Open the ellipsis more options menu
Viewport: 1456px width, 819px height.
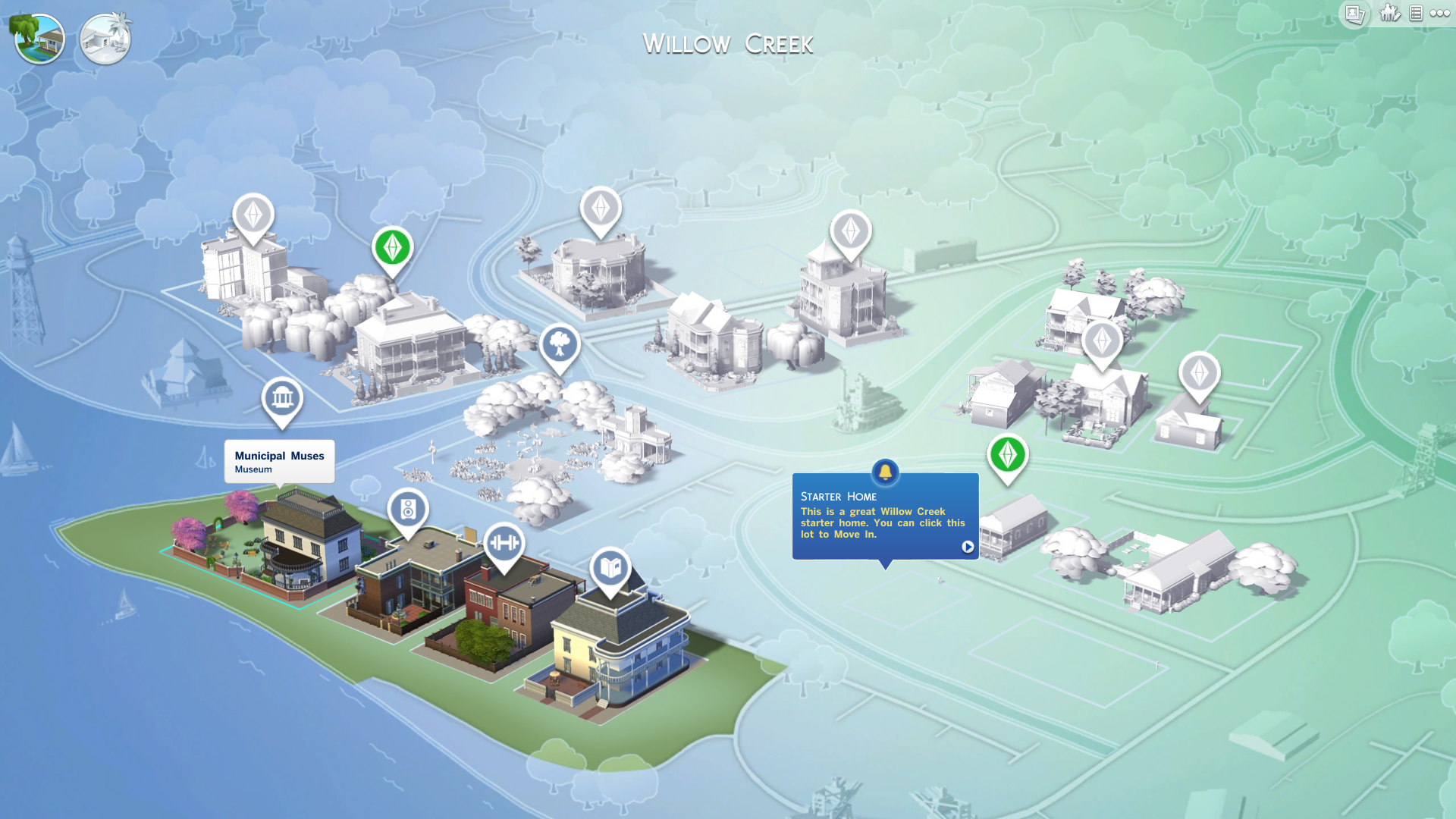point(1440,13)
